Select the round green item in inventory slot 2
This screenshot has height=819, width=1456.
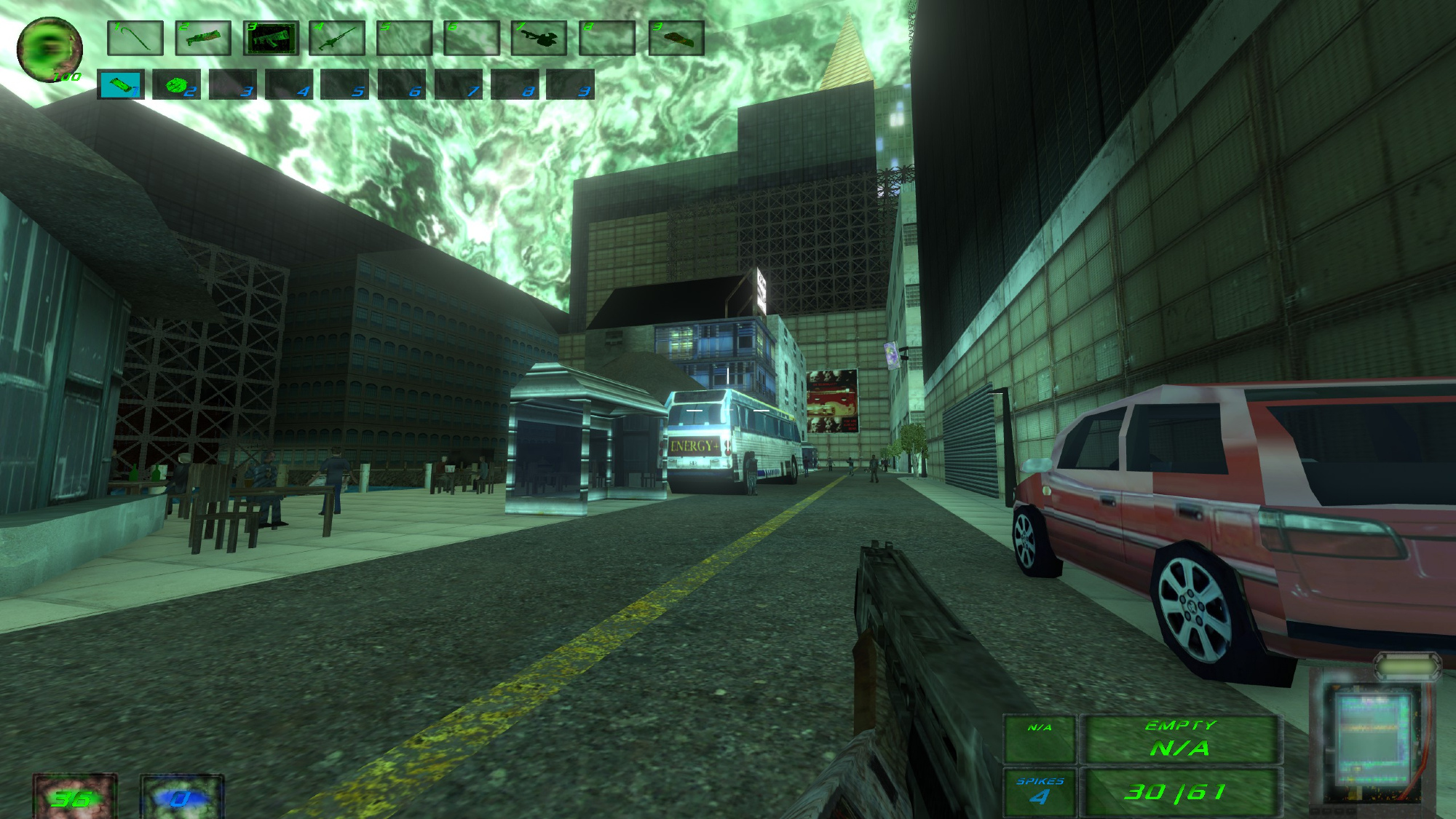176,84
